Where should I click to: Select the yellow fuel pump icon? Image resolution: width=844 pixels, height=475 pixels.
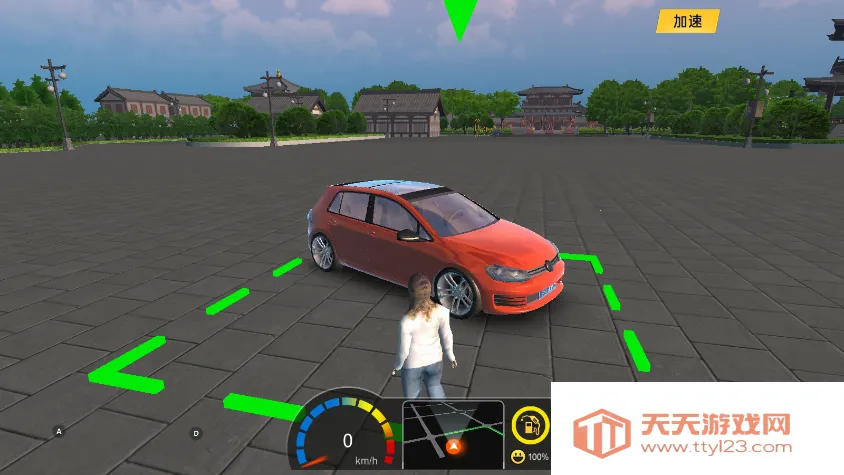pos(530,424)
